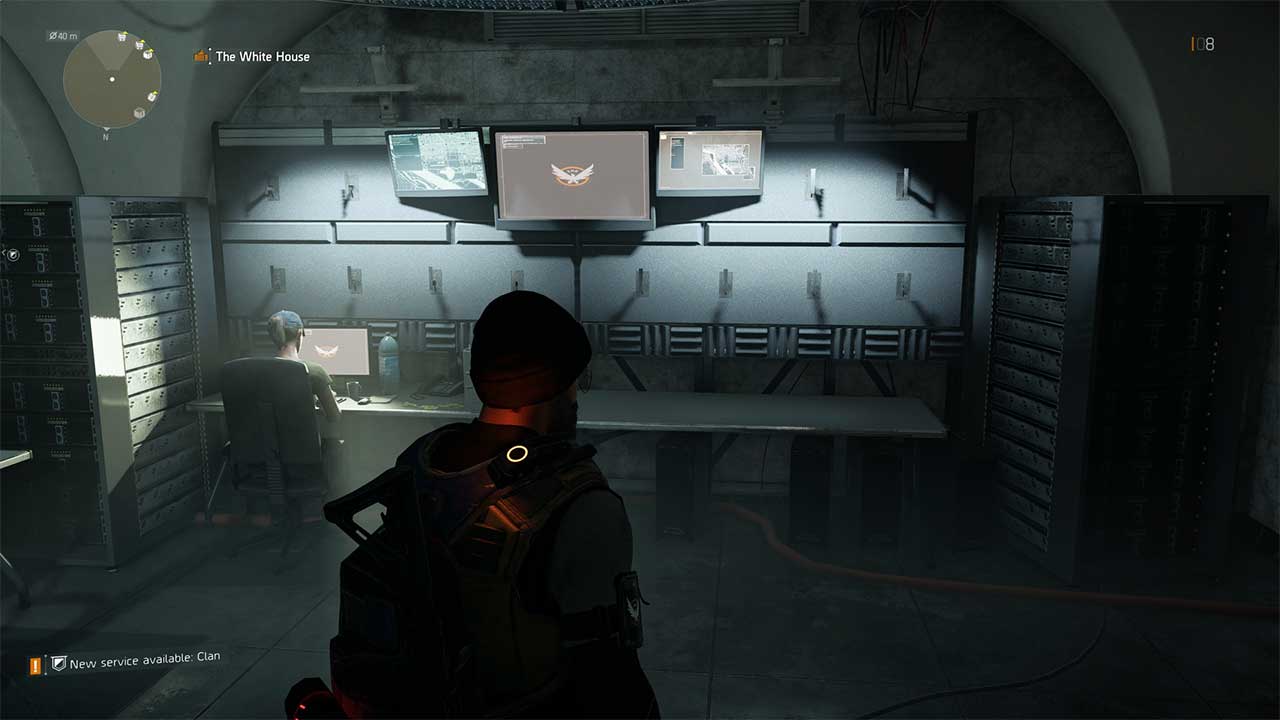This screenshot has width=1280, height=720.
Task: Click the player position dot at minimap center
Action: coord(112,79)
